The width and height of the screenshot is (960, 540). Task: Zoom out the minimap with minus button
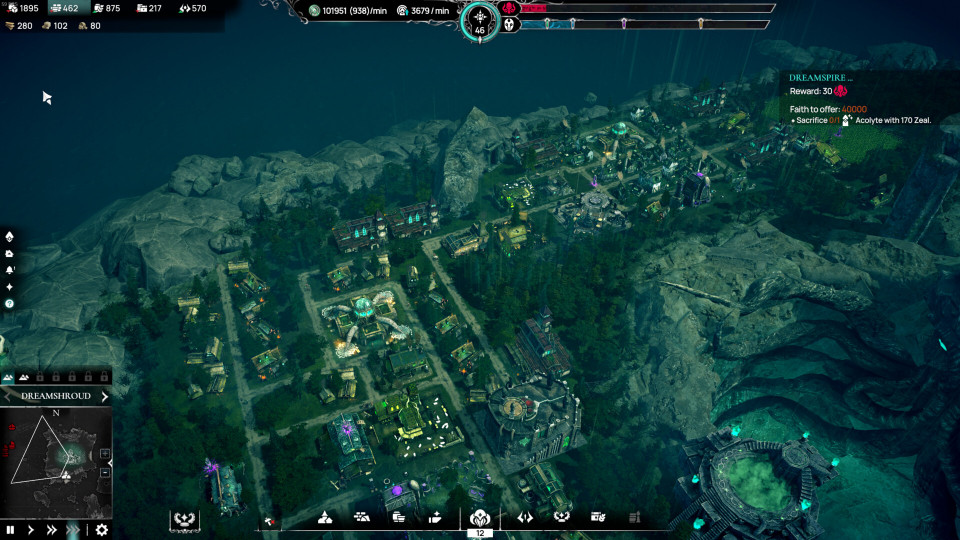pos(105,472)
